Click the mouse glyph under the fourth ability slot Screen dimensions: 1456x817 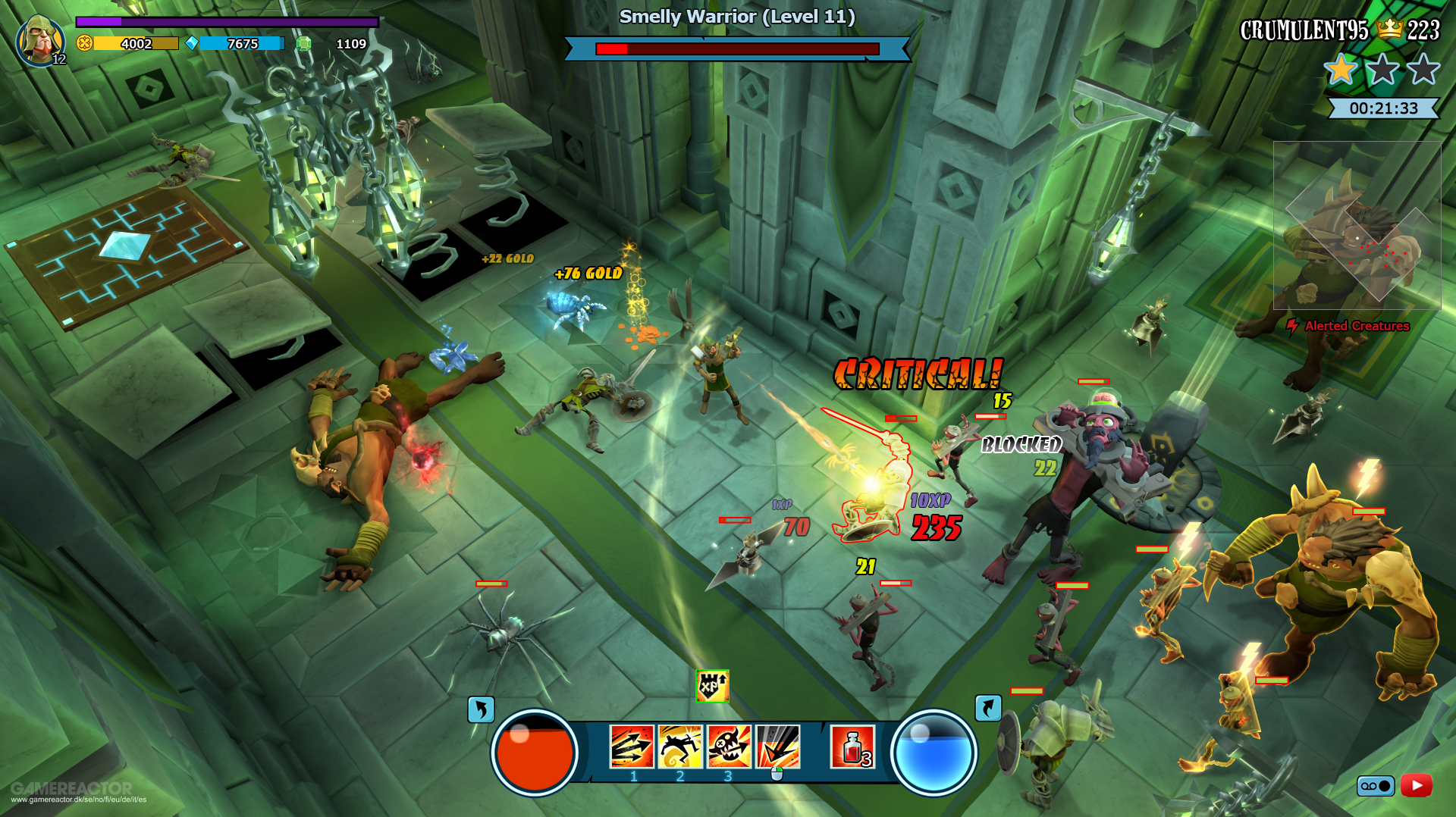click(776, 772)
